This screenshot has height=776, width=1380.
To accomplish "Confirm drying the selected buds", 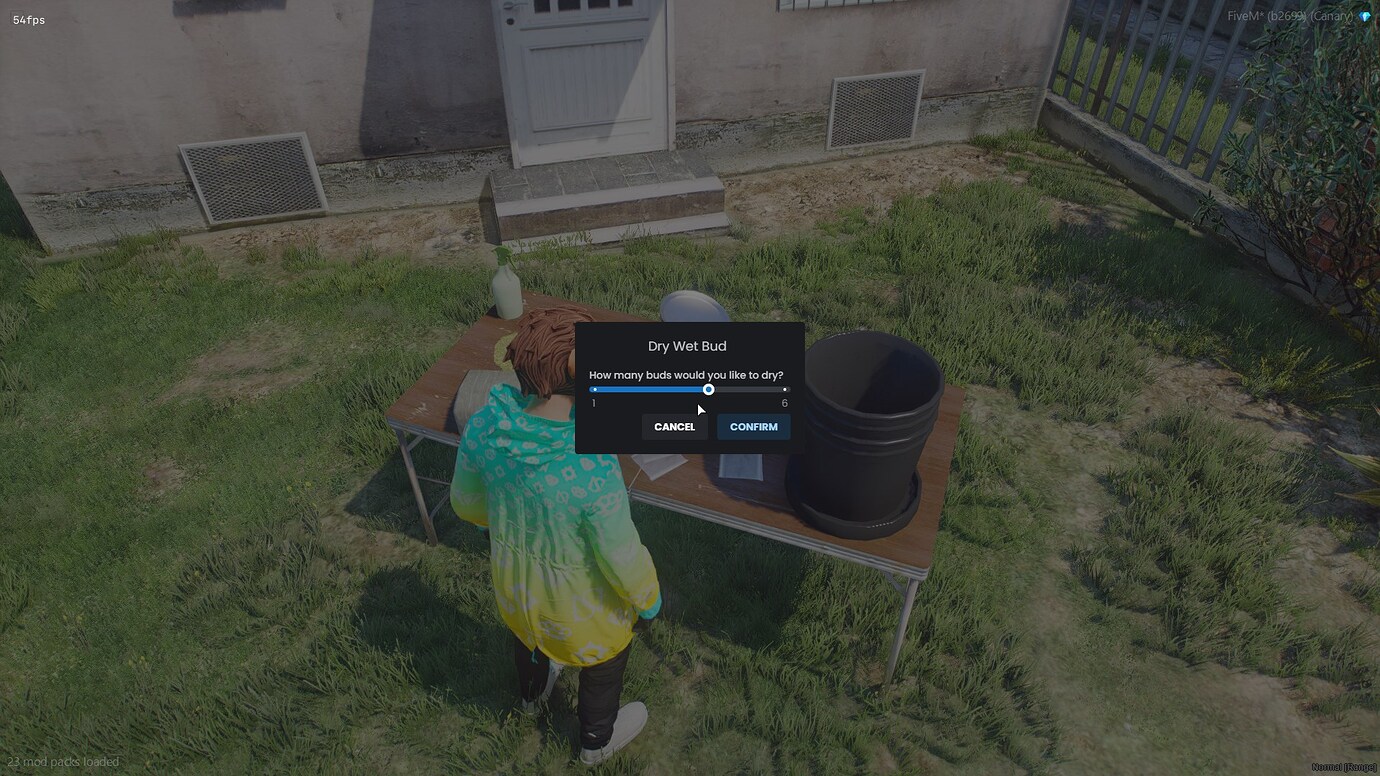I will 753,426.
